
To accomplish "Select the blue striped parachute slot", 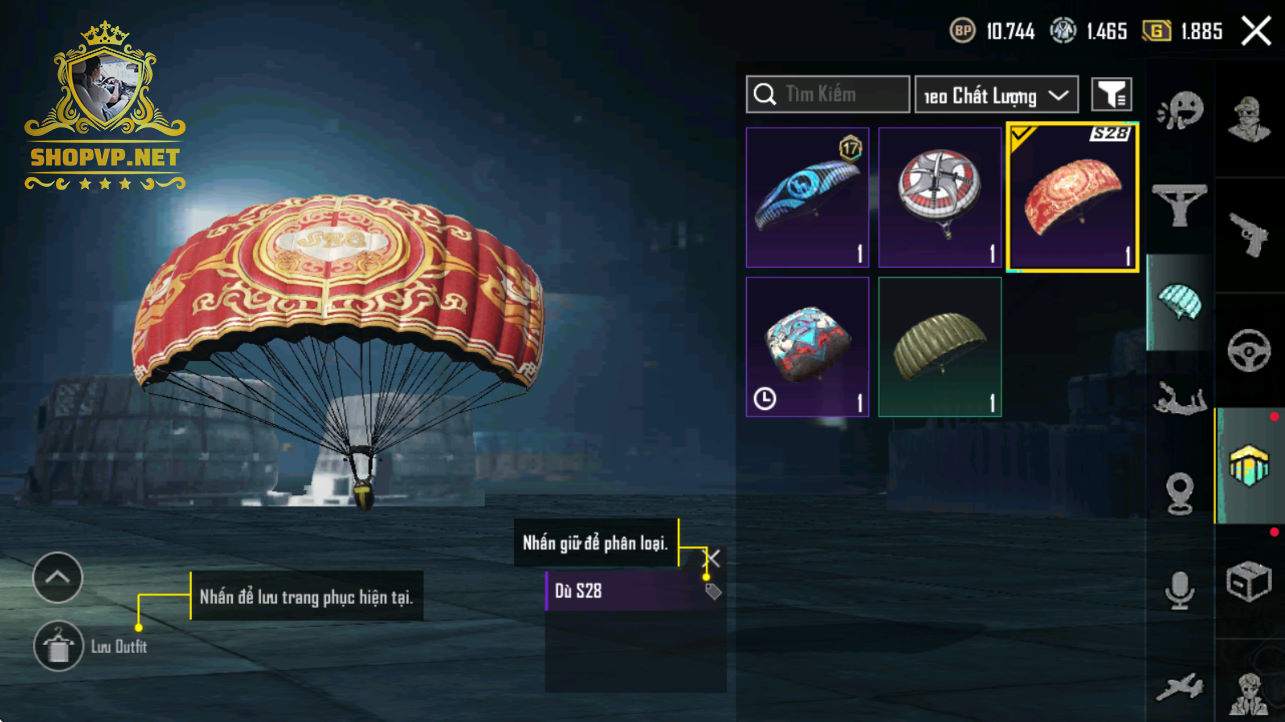I will (807, 197).
